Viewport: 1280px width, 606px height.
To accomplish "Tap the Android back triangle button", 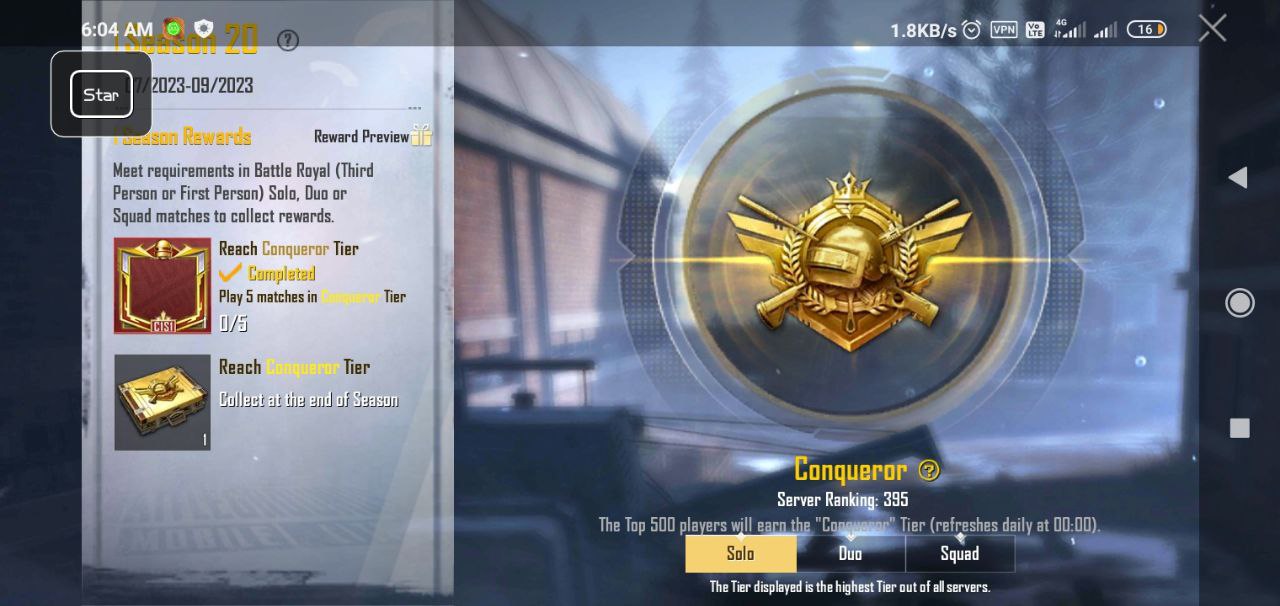I will click(x=1238, y=177).
